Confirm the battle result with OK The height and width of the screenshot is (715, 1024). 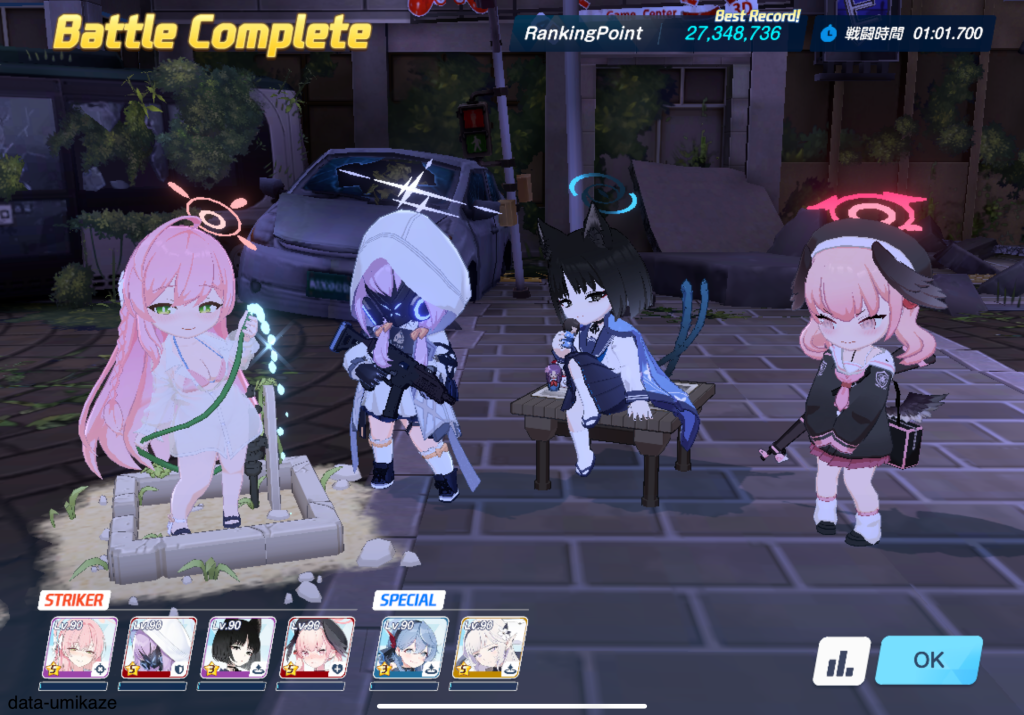tap(928, 660)
